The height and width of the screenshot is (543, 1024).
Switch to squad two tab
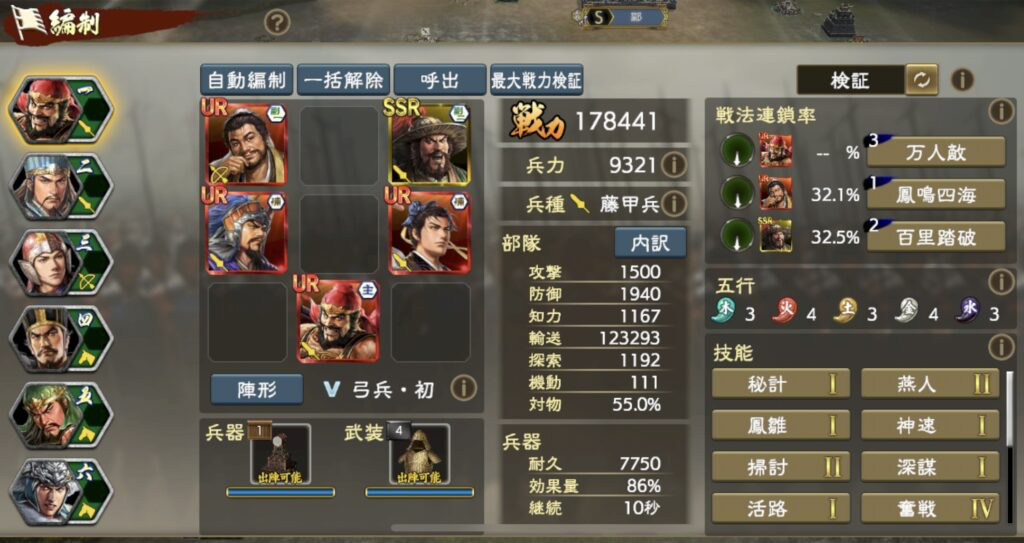60,186
